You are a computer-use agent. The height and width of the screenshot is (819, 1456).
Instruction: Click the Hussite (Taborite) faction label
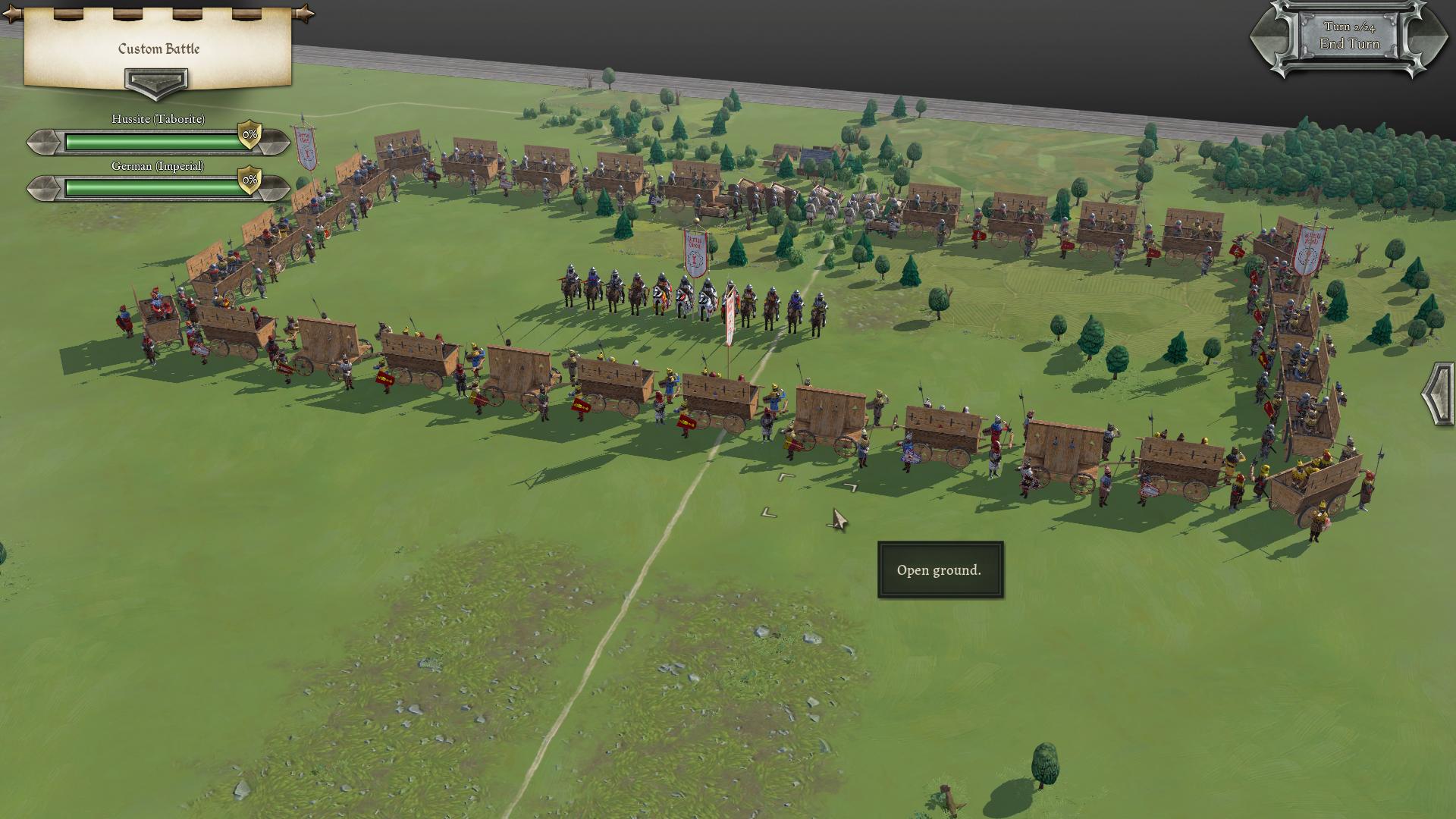(159, 118)
